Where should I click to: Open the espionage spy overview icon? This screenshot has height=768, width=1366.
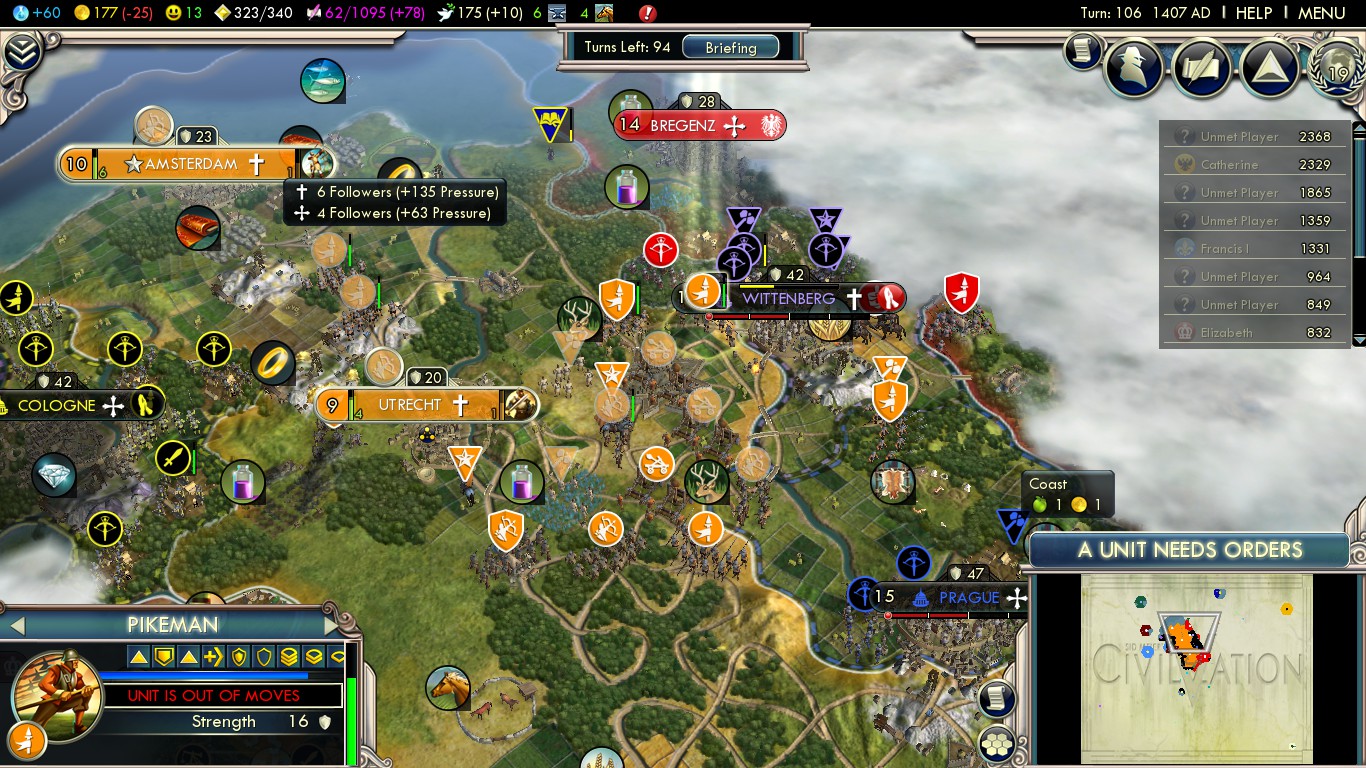(1134, 68)
